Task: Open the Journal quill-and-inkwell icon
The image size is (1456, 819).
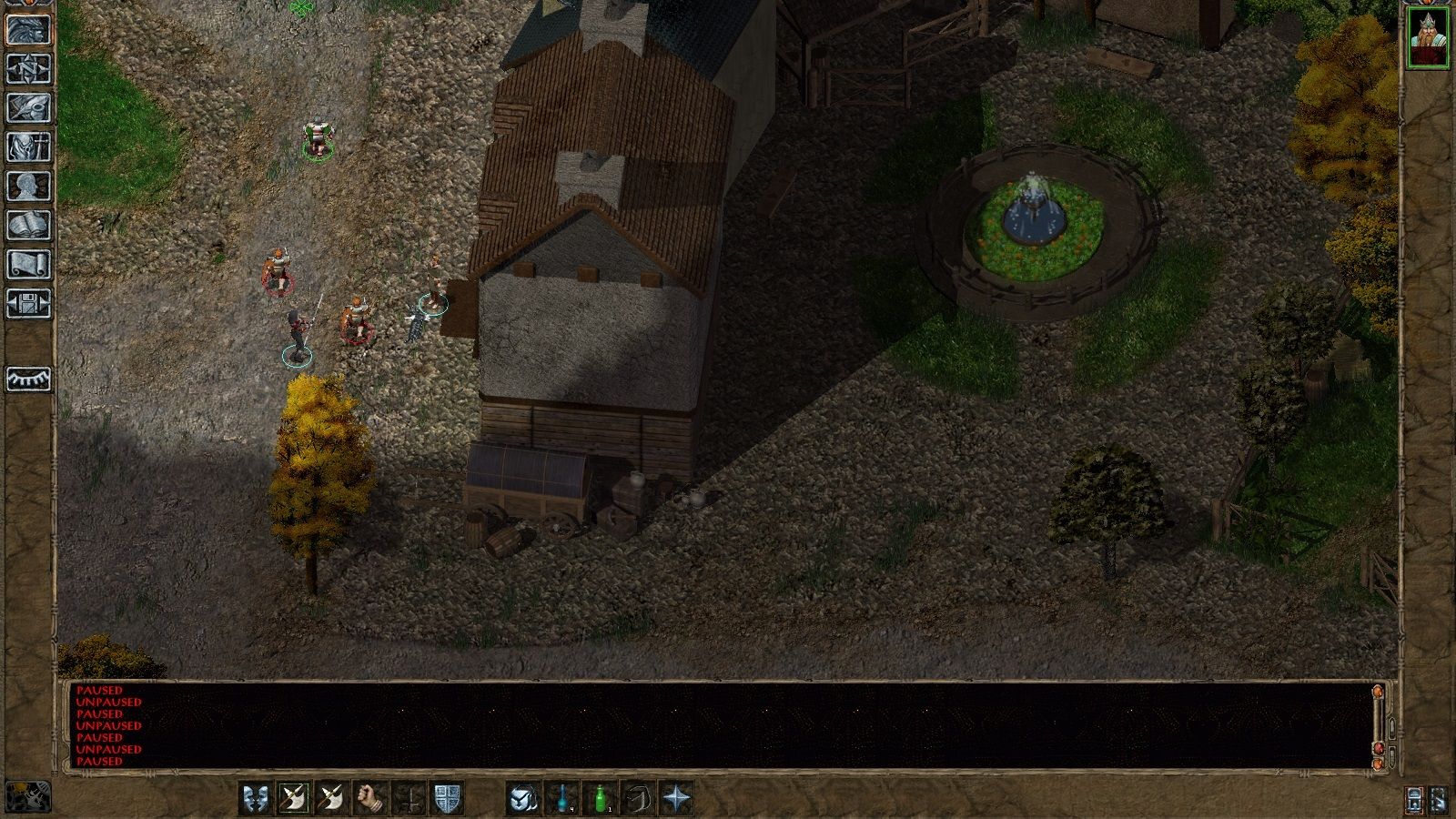Action: tap(25, 106)
